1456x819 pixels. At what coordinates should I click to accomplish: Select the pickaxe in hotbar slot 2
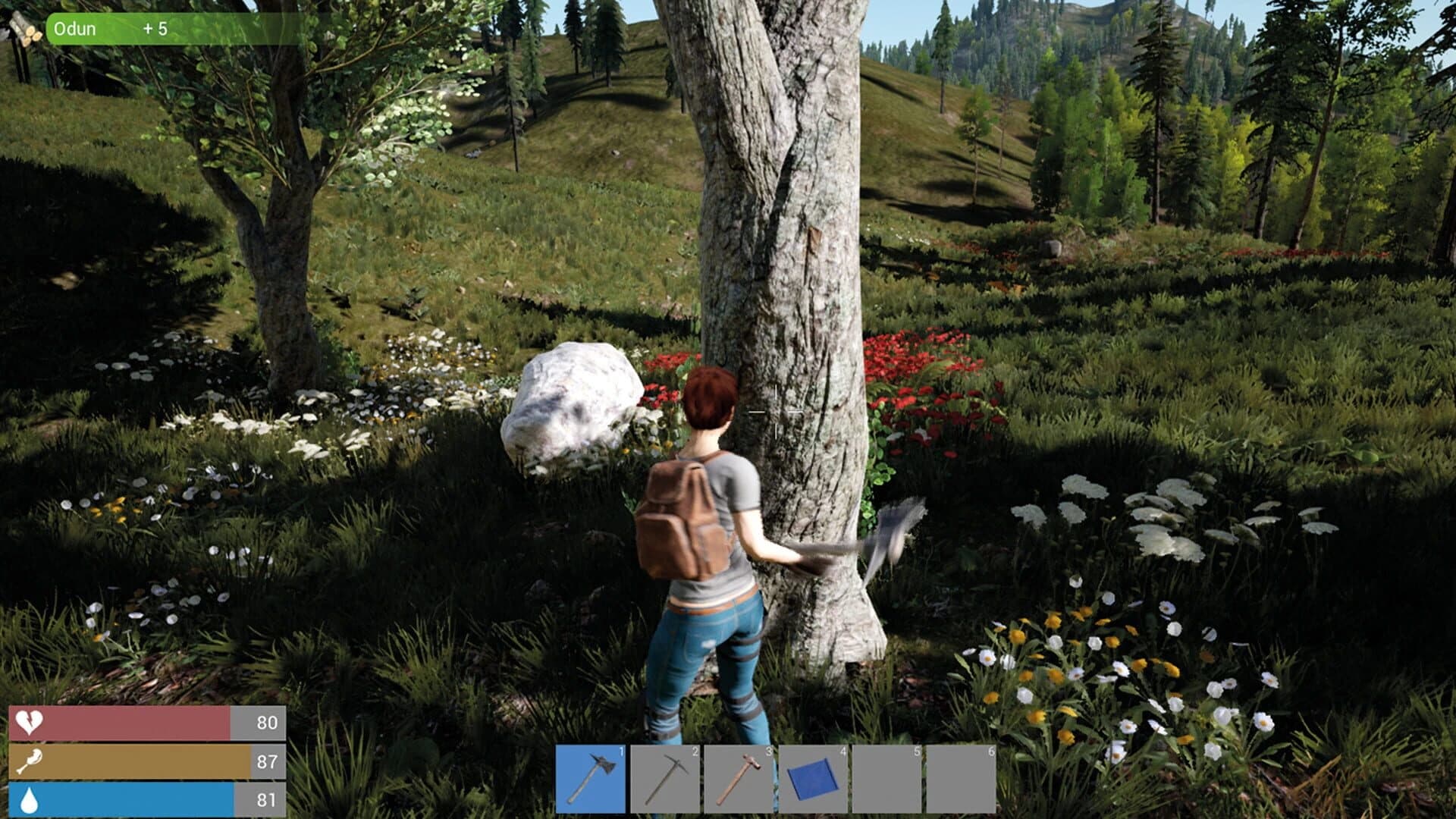665,777
